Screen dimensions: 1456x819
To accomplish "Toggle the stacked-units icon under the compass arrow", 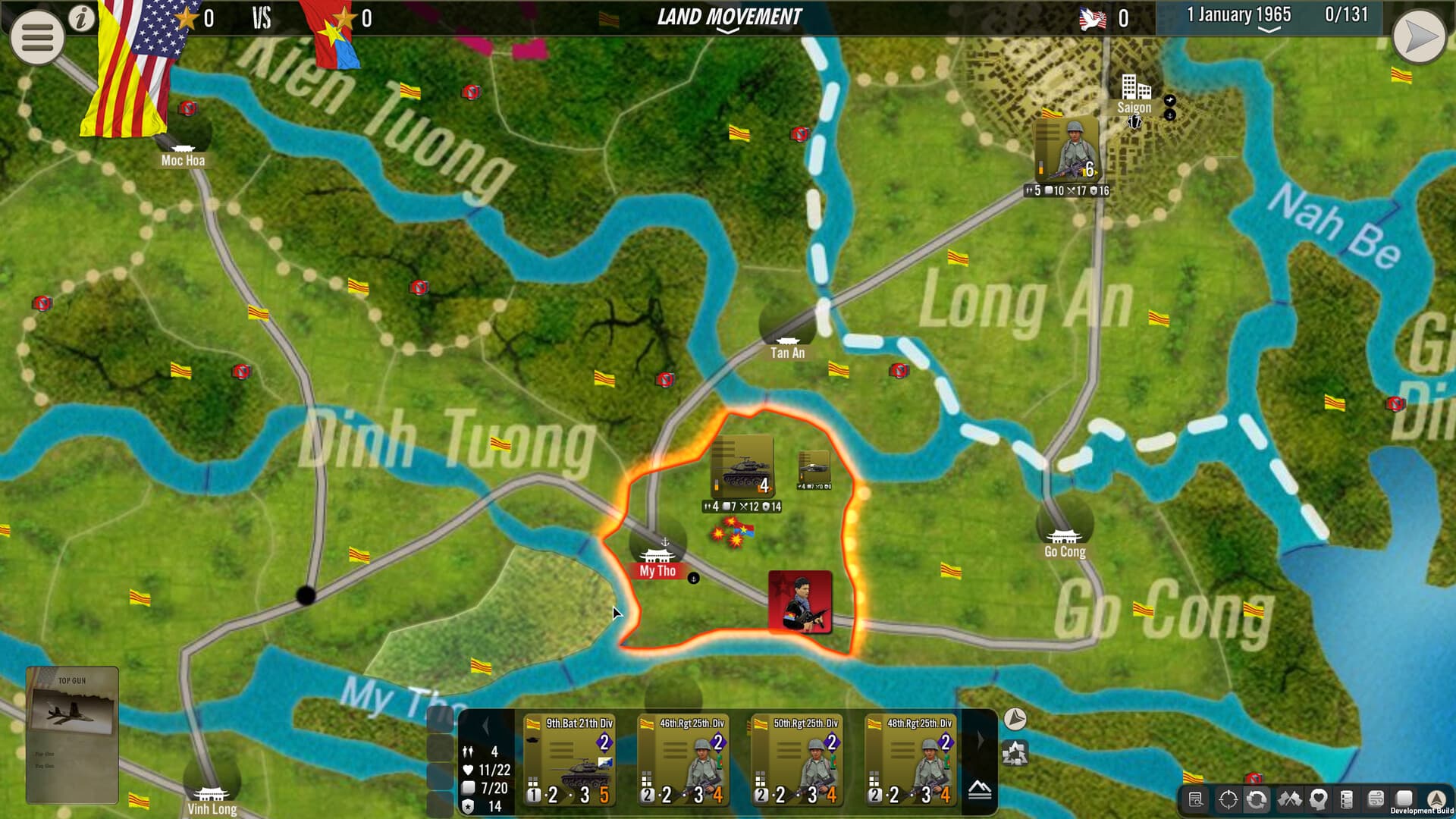I will point(1015,753).
